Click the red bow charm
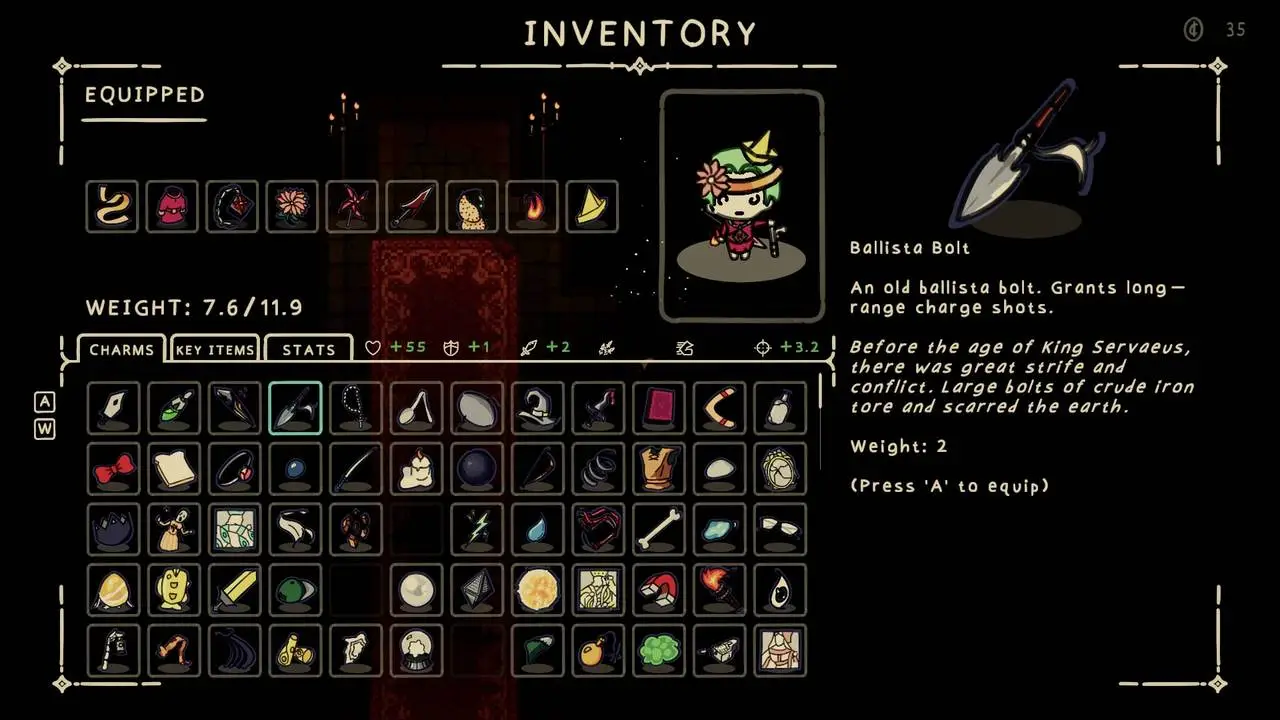 pyautogui.click(x=113, y=470)
